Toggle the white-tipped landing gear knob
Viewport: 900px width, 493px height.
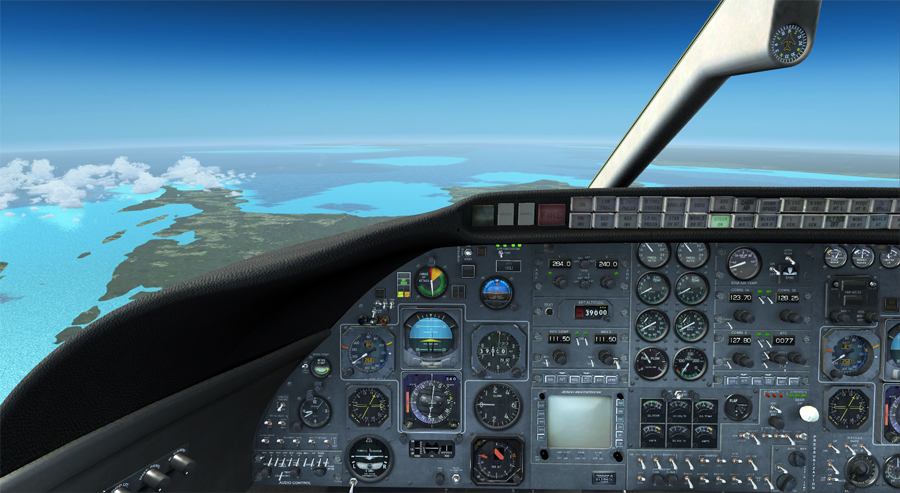809,413
